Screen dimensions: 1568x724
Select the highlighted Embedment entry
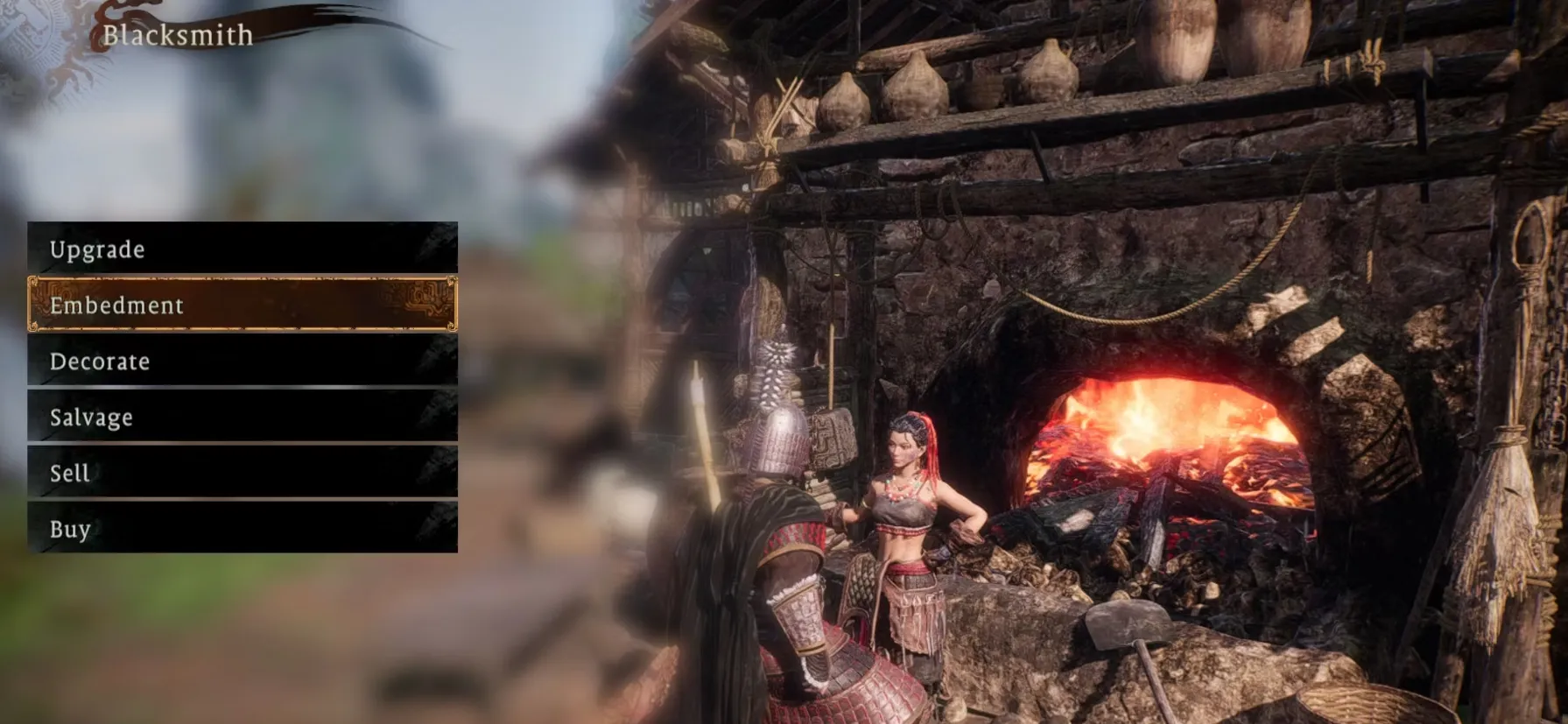242,305
